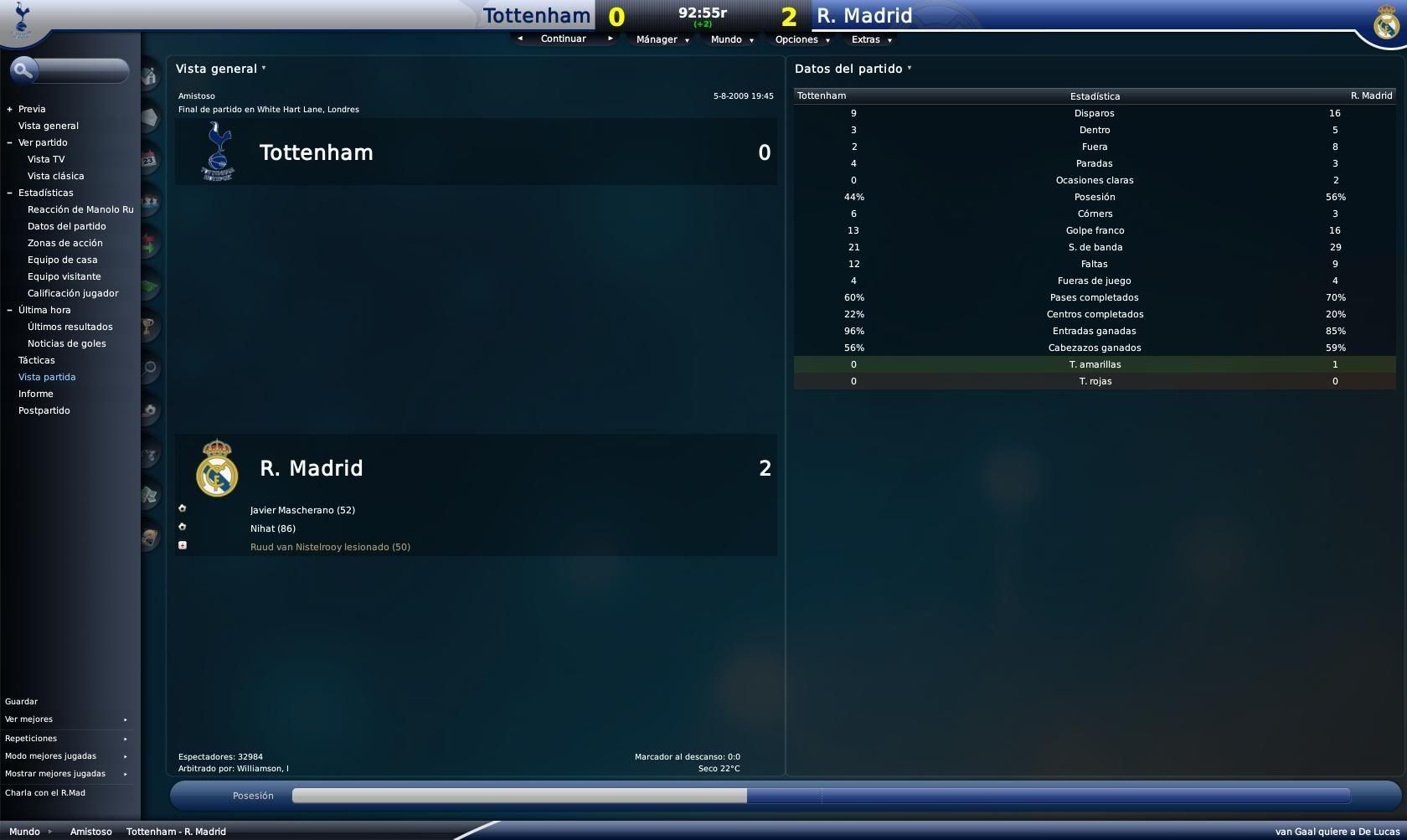Choose Vista clásica match view
Viewport: 1407px width, 840px height.
coord(55,176)
